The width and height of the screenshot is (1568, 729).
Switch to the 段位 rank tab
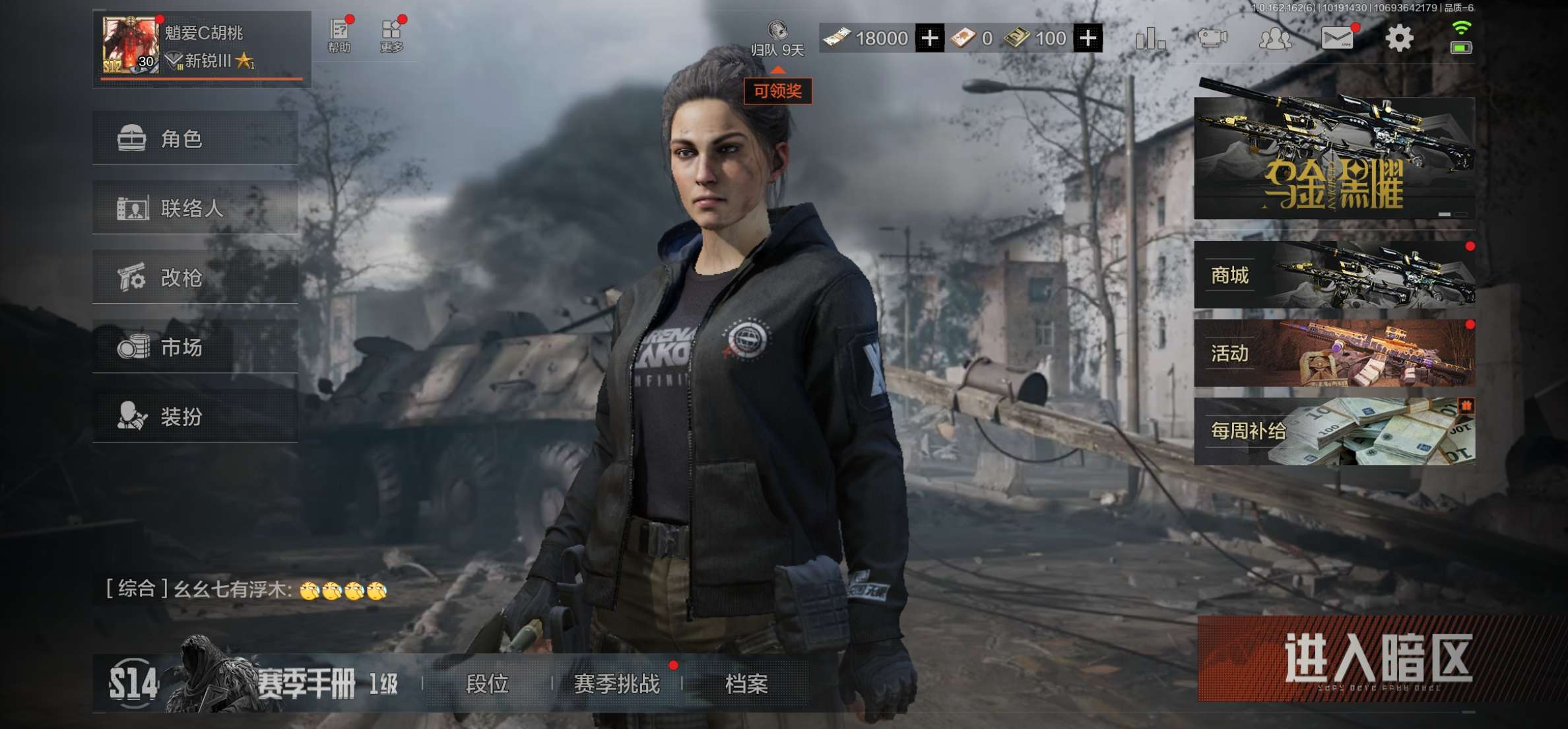[x=487, y=684]
